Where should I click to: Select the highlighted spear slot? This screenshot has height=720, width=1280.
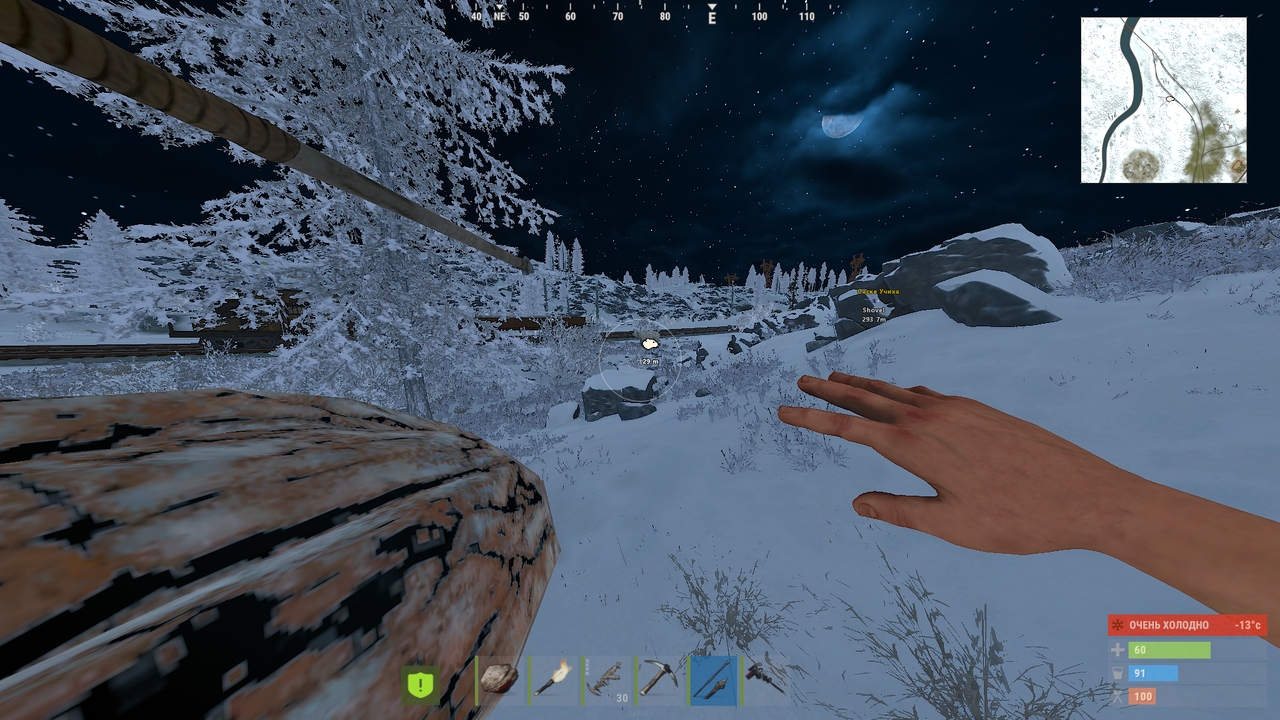click(x=713, y=680)
